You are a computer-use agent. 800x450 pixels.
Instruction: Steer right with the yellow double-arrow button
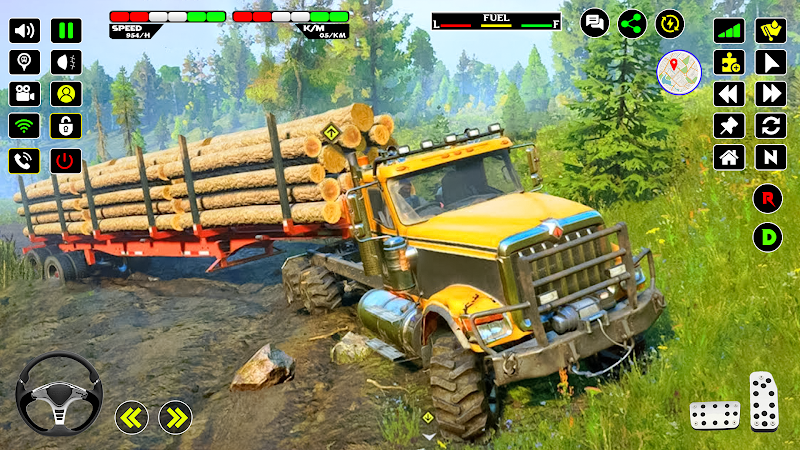175,416
